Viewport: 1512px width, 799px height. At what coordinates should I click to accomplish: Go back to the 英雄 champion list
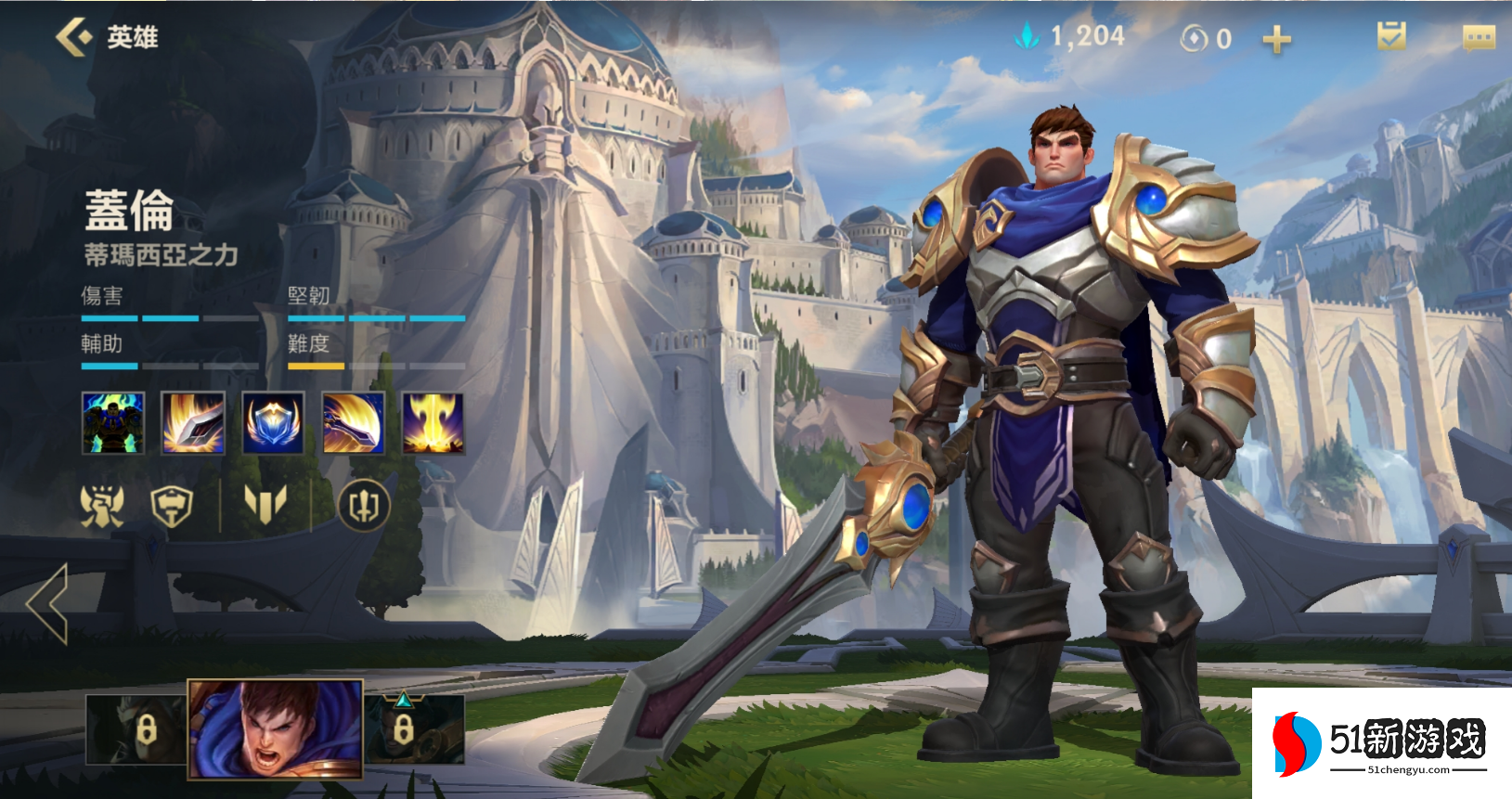pos(74,37)
